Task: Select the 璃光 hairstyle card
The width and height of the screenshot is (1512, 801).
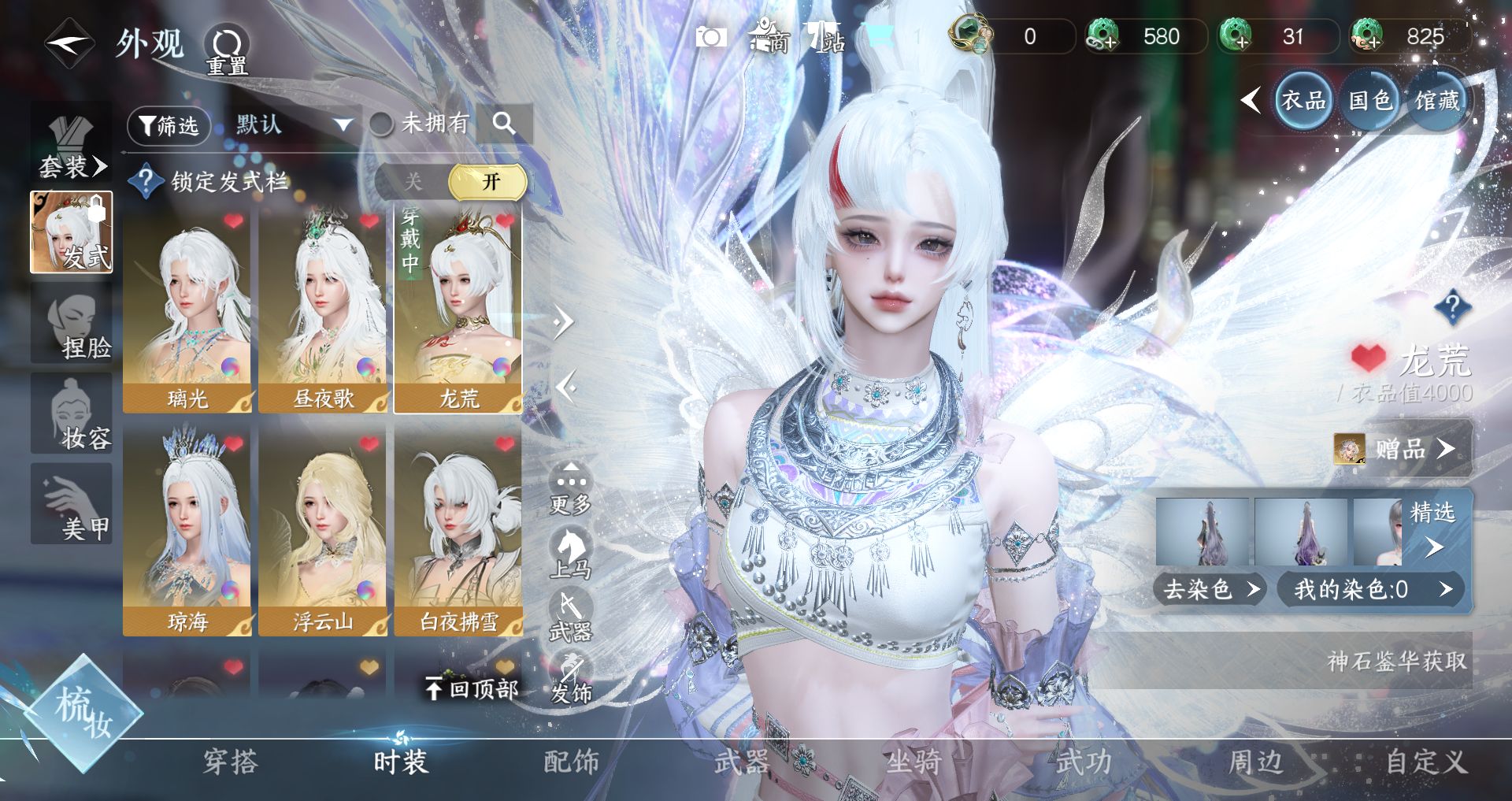Action: (187, 313)
